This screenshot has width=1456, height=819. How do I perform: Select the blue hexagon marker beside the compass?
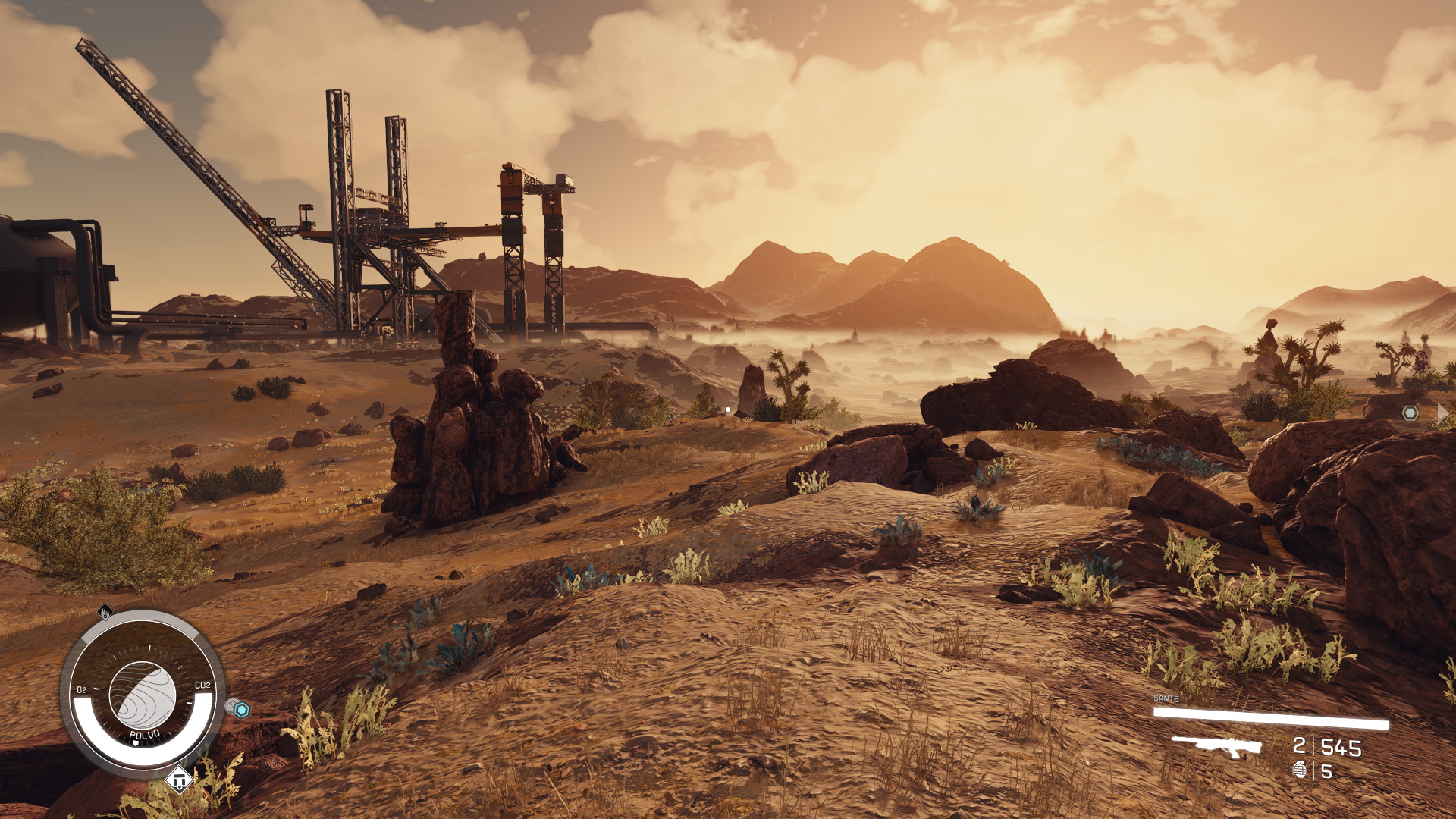pyautogui.click(x=241, y=710)
